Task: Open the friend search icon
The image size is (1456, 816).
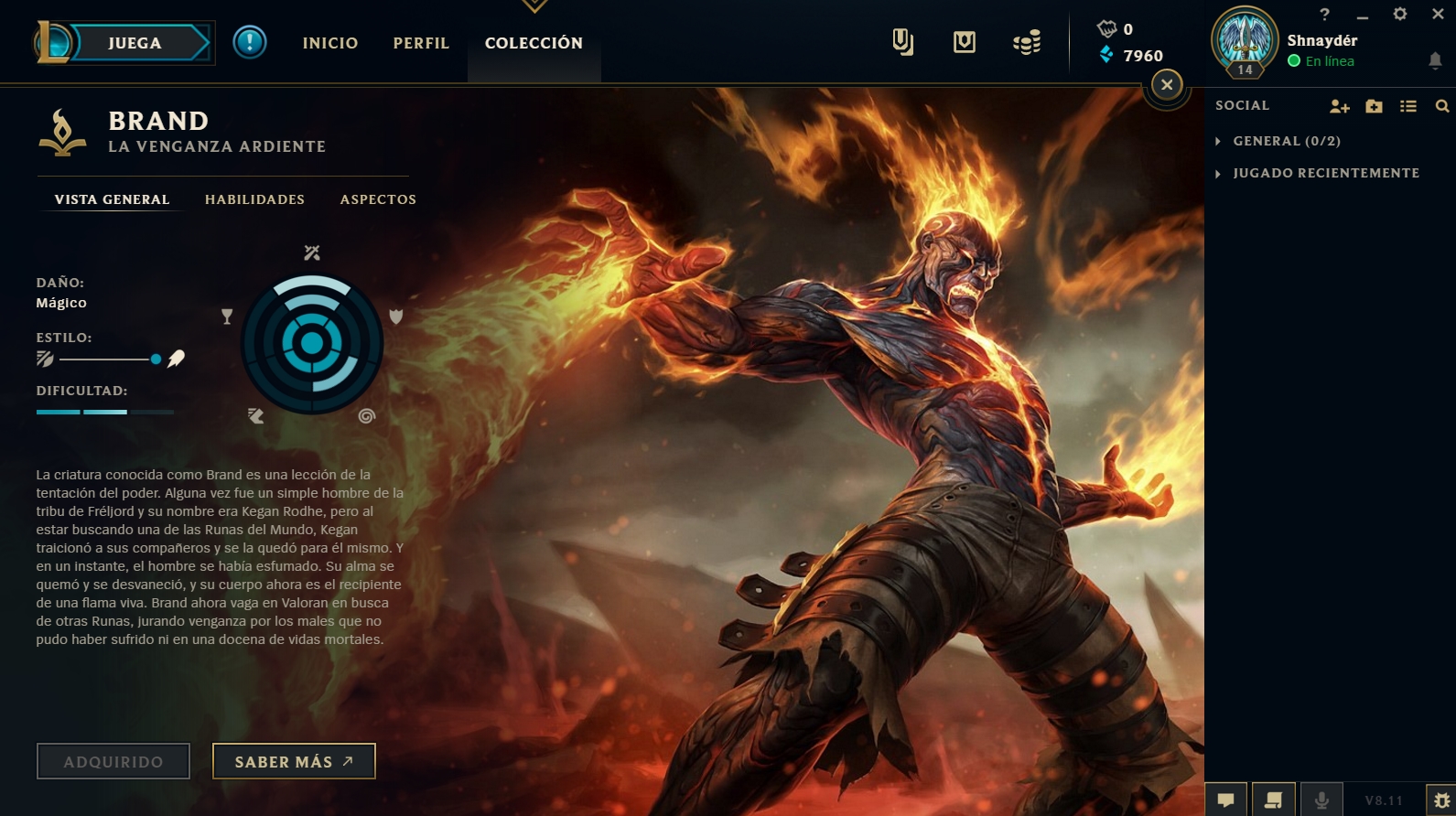Action: pyautogui.click(x=1444, y=106)
